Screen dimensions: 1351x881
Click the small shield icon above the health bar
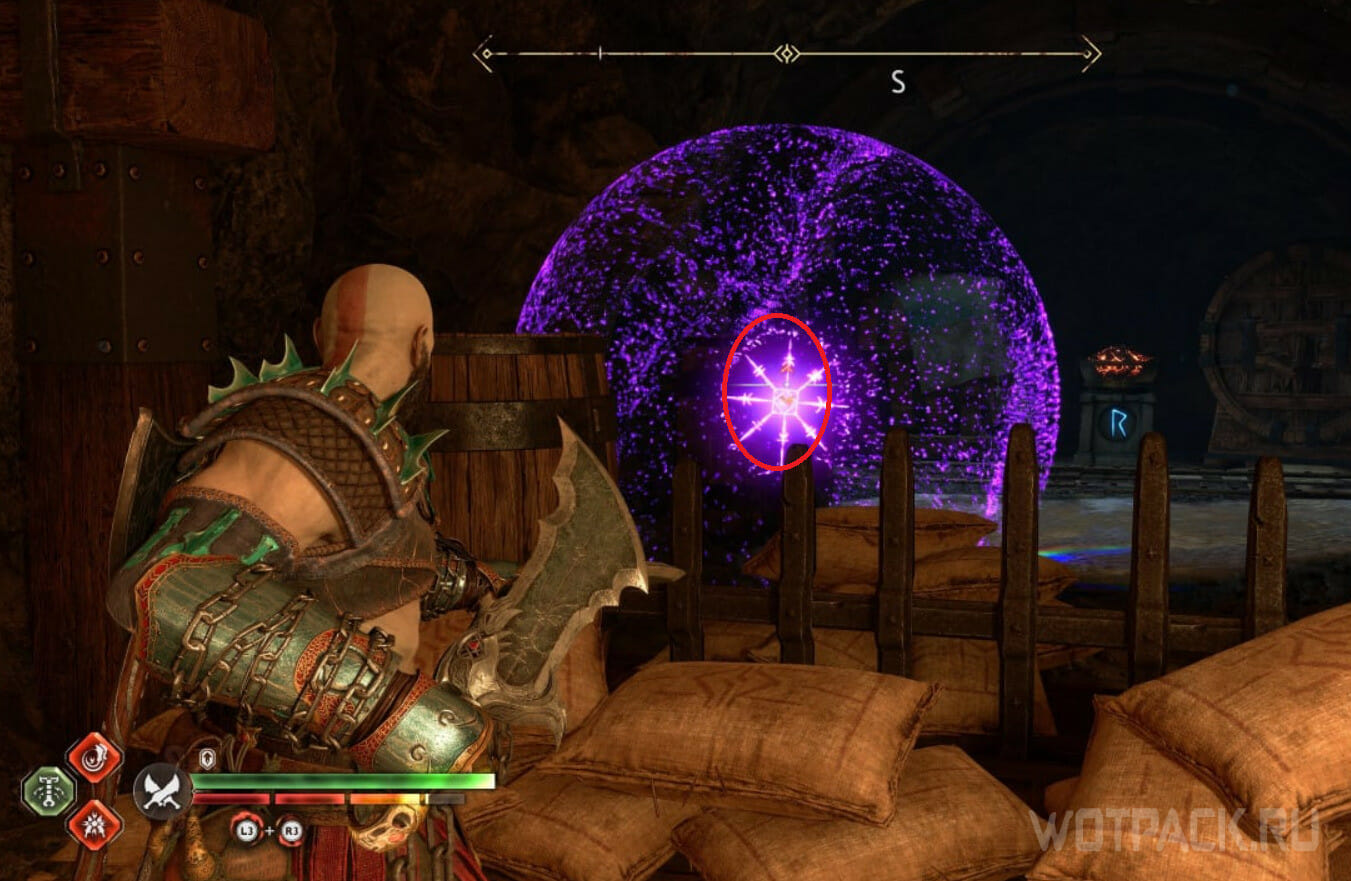pos(208,759)
